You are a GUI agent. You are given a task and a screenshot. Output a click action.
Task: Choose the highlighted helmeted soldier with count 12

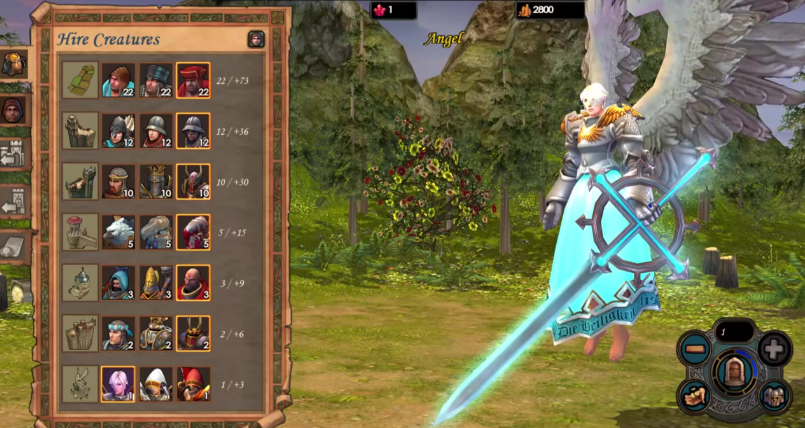click(193, 130)
